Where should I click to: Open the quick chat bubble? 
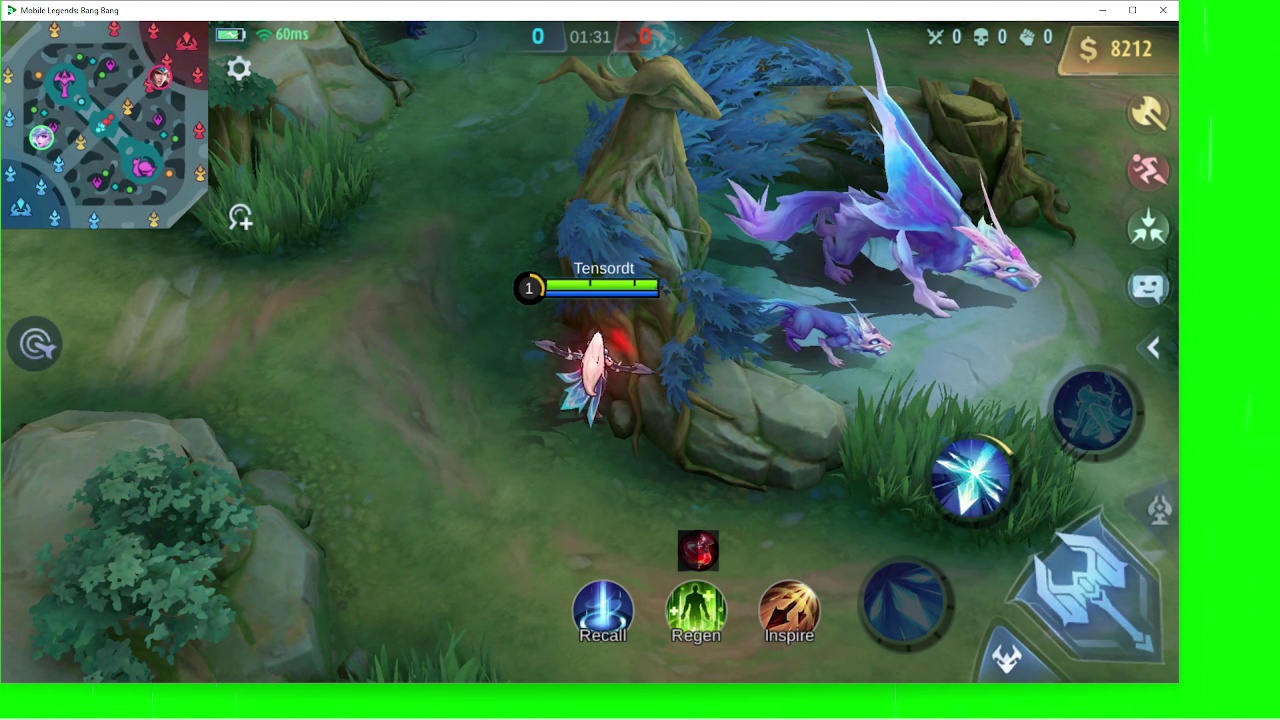tap(1148, 288)
